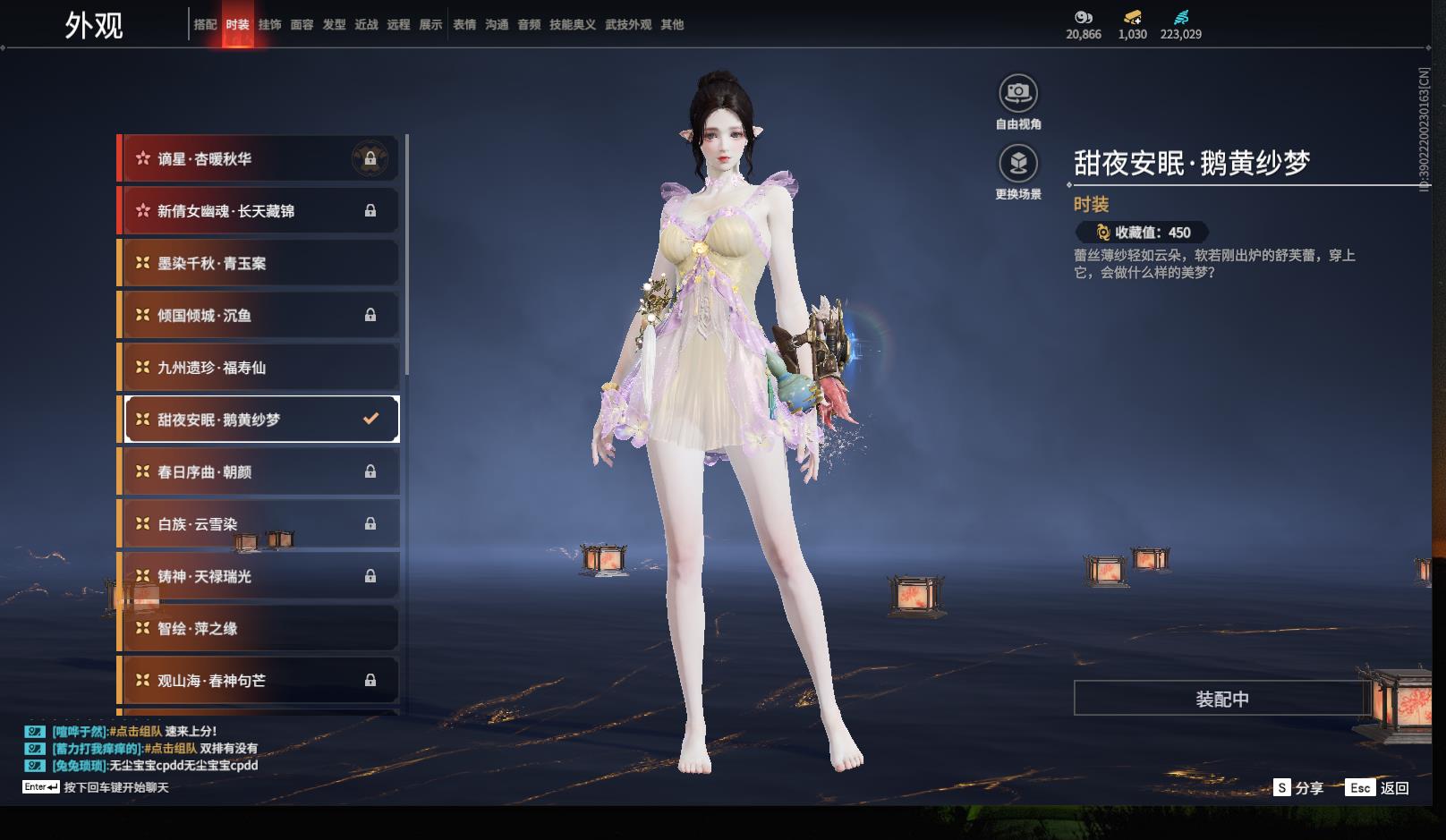Select 墨染千秋·青玉案 from the list

[x=259, y=263]
